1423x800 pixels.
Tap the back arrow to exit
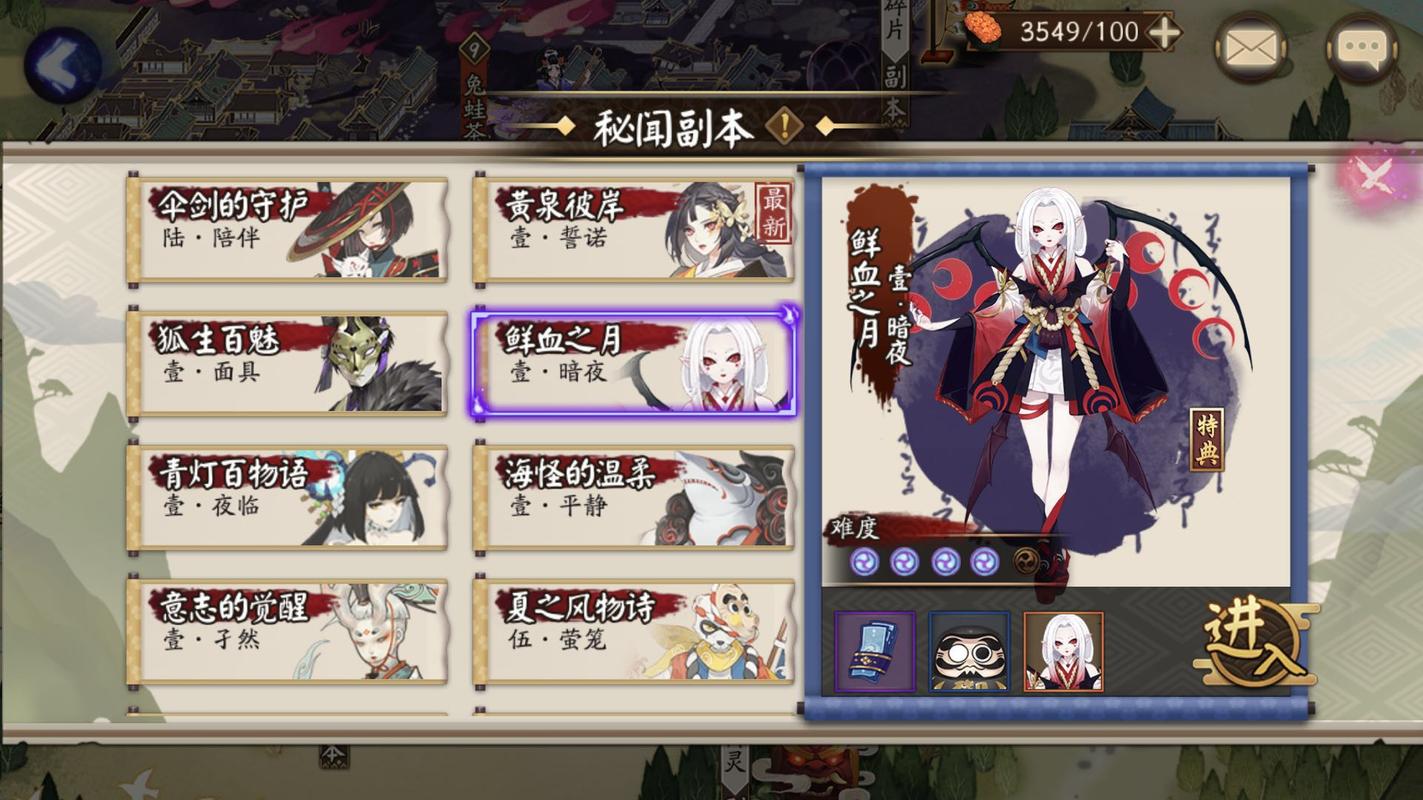[x=63, y=65]
